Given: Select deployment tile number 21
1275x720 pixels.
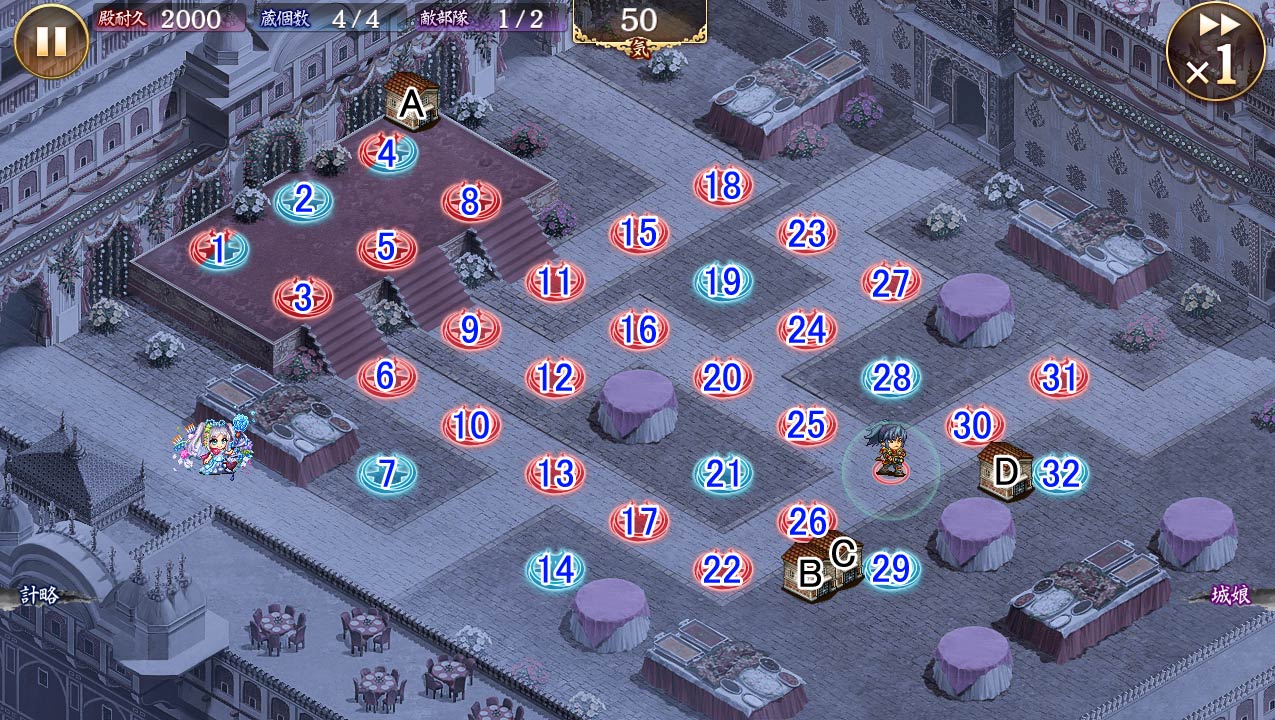Looking at the screenshot, I should pyautogui.click(x=722, y=473).
